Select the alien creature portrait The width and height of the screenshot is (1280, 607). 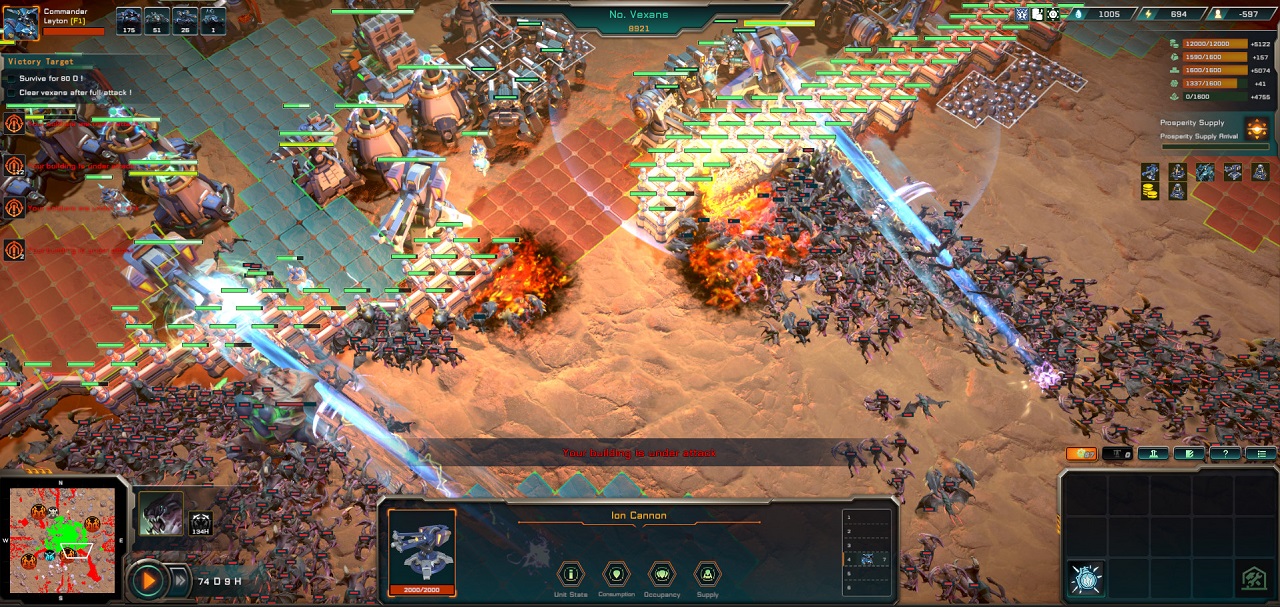click(x=161, y=514)
